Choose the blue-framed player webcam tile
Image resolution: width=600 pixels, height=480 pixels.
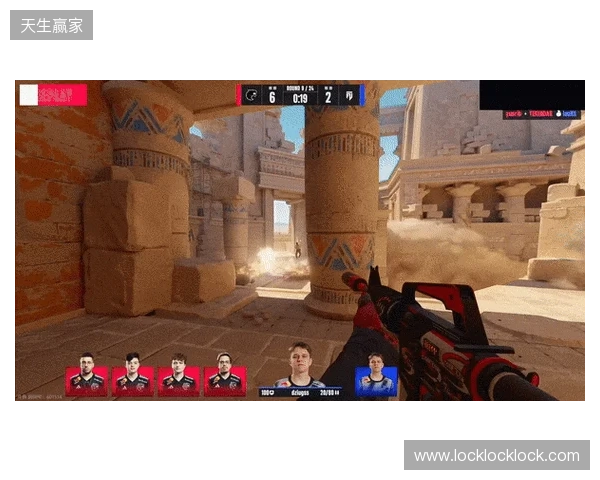(x=376, y=381)
